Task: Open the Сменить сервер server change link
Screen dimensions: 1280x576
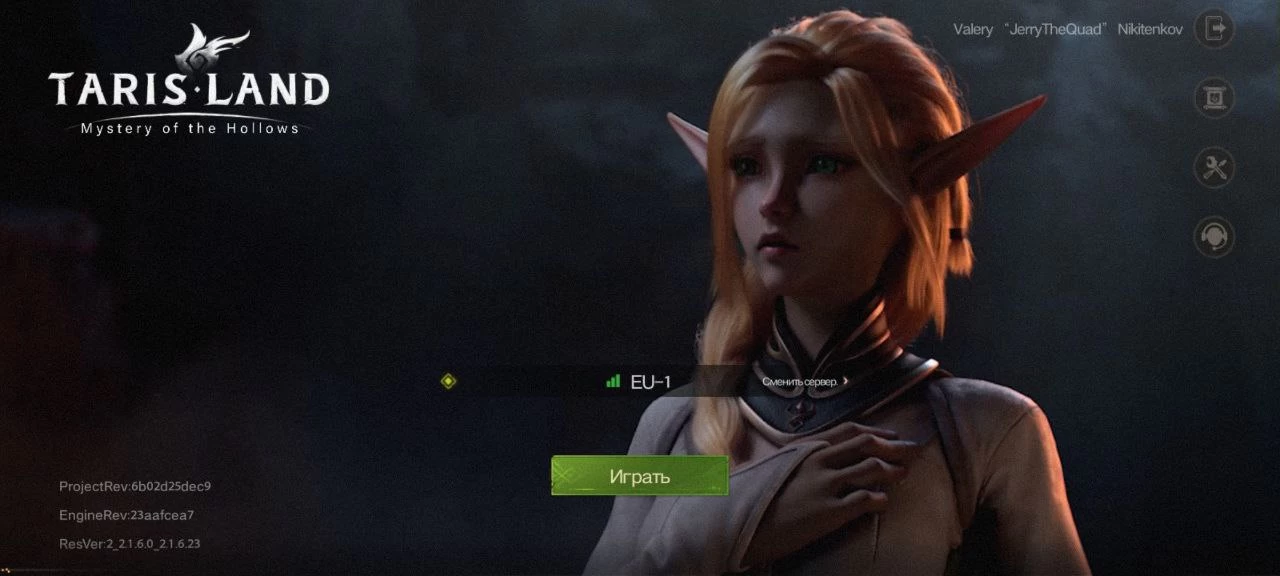Action: (x=805, y=381)
